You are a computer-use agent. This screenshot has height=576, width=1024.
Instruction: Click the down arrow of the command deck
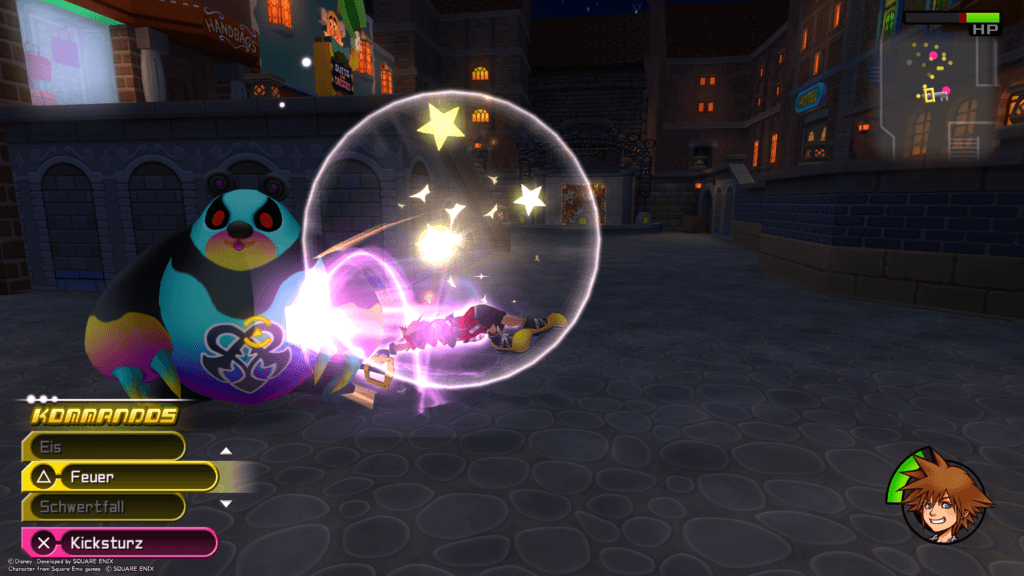[226, 503]
